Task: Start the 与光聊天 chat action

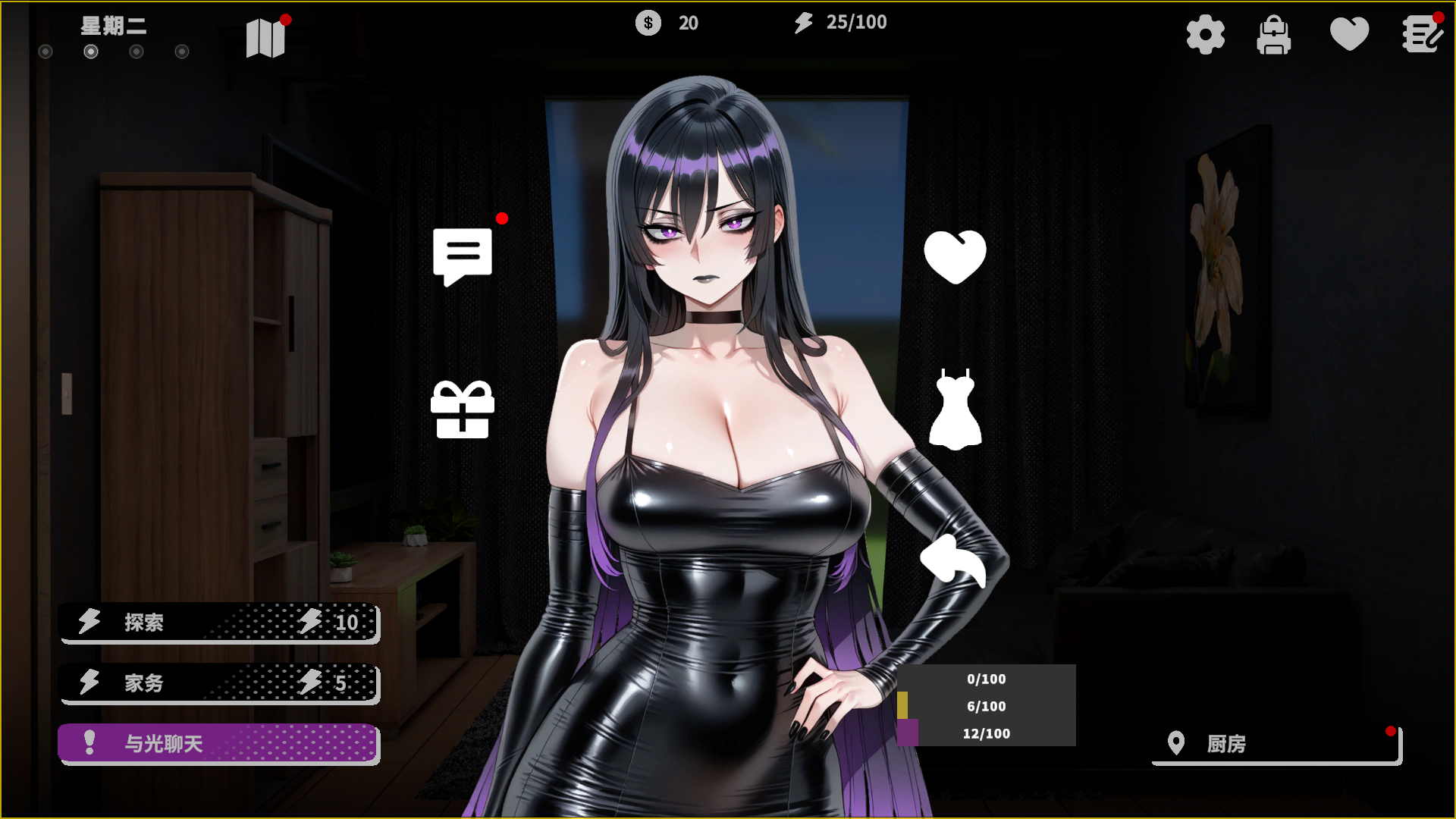Action: (218, 743)
